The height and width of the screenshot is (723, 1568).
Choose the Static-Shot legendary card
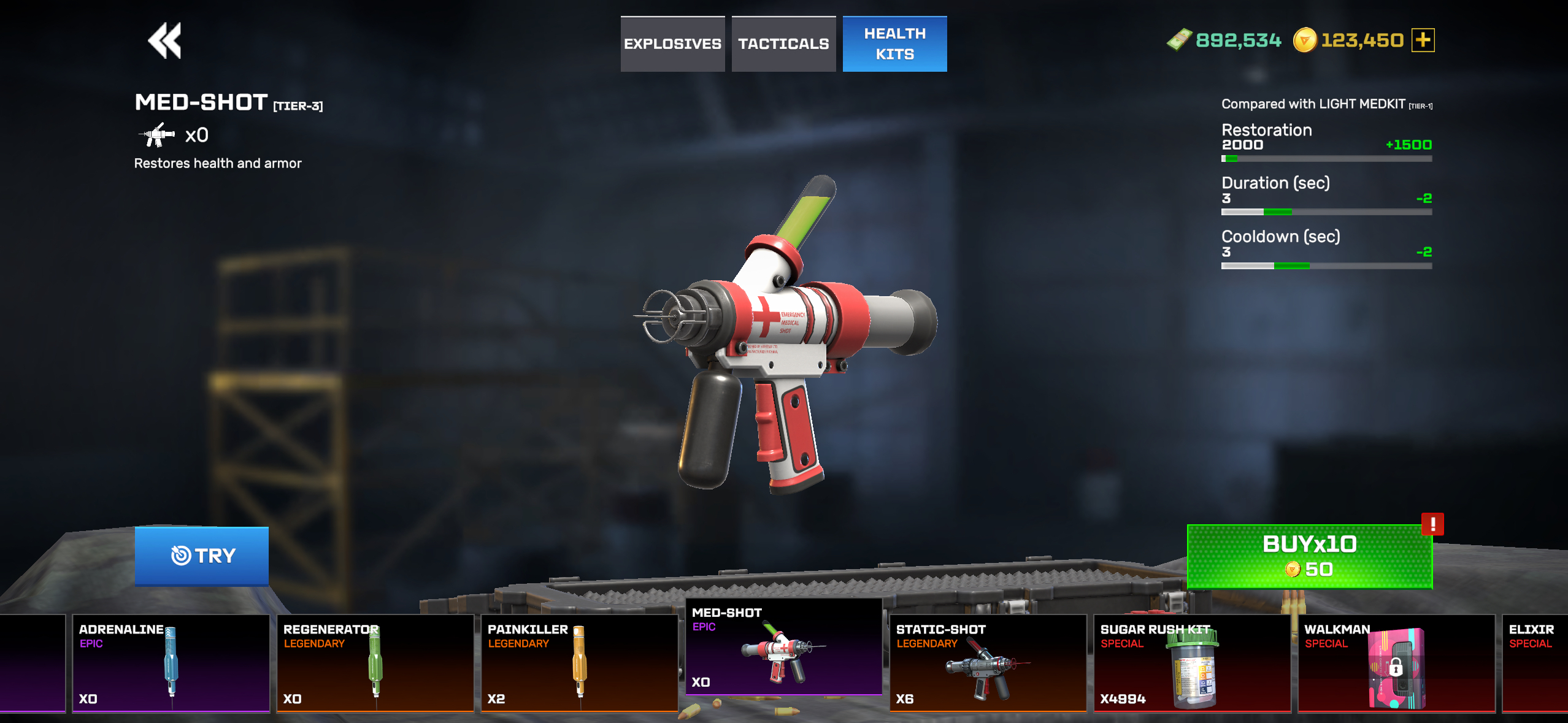tap(988, 664)
